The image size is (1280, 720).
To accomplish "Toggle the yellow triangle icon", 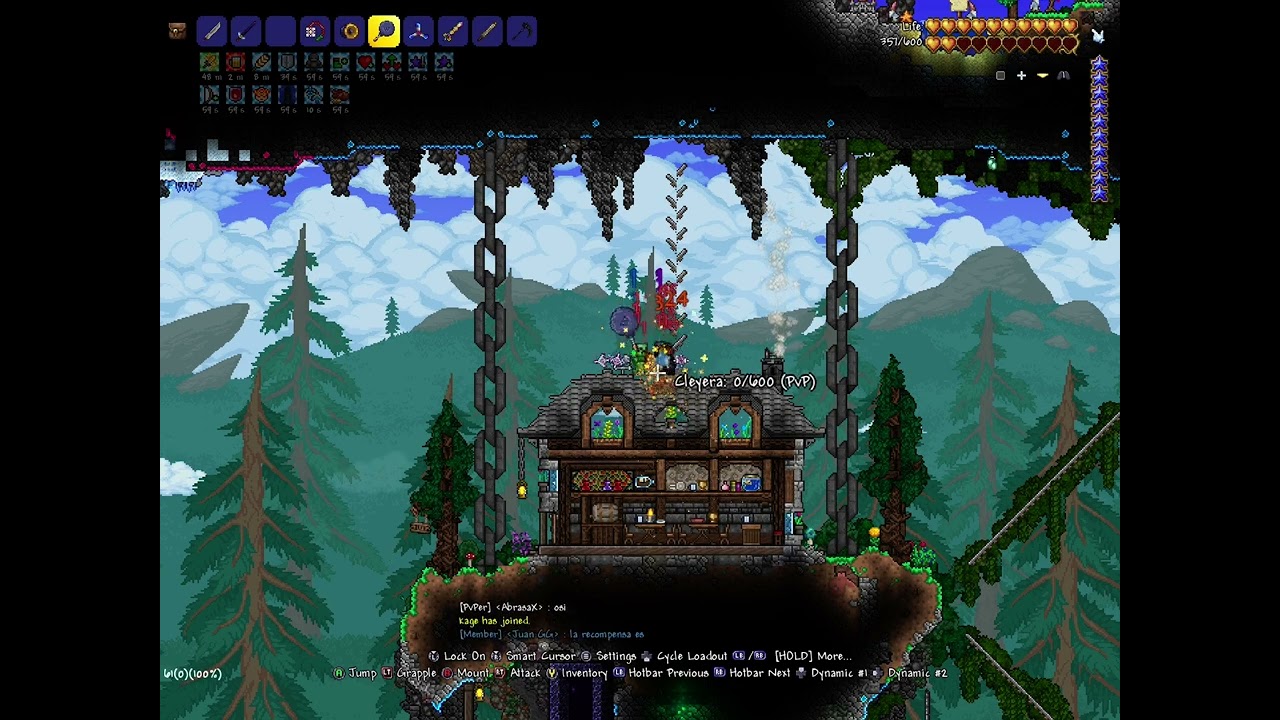I will (1042, 75).
